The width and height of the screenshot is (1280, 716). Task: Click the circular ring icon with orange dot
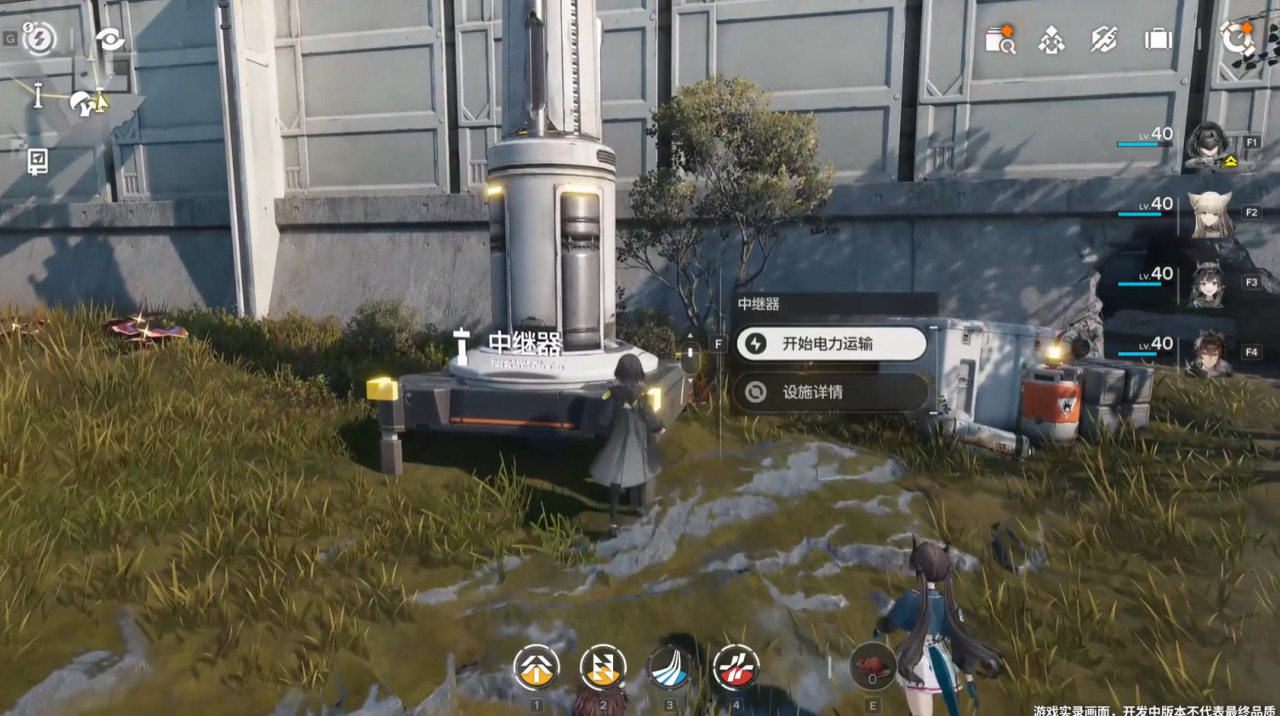coord(1237,39)
